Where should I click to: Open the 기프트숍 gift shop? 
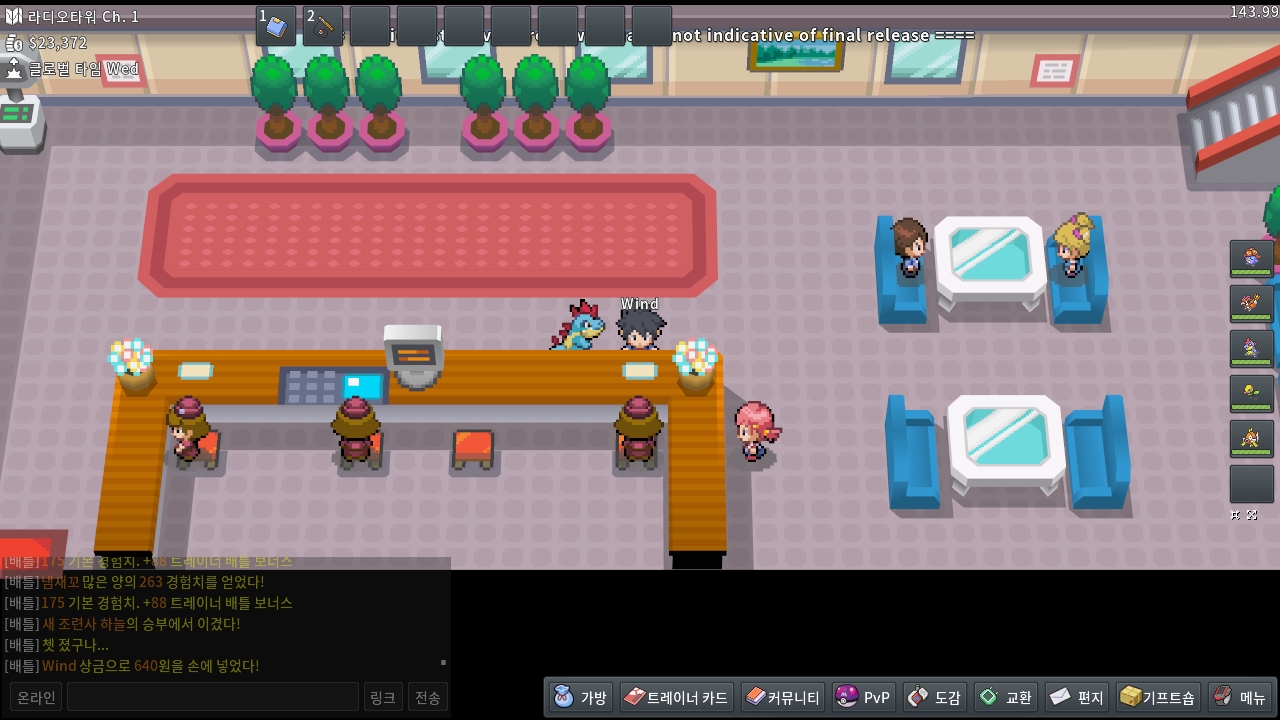click(x=1157, y=697)
